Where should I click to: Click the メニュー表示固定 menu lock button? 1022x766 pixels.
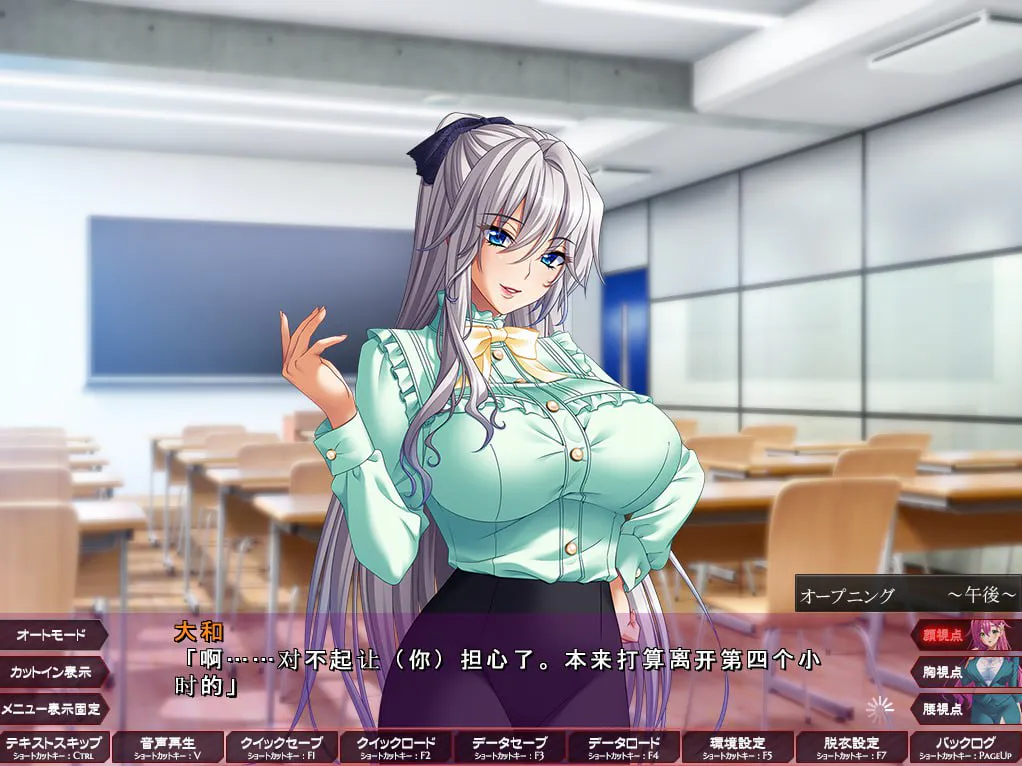click(x=53, y=709)
